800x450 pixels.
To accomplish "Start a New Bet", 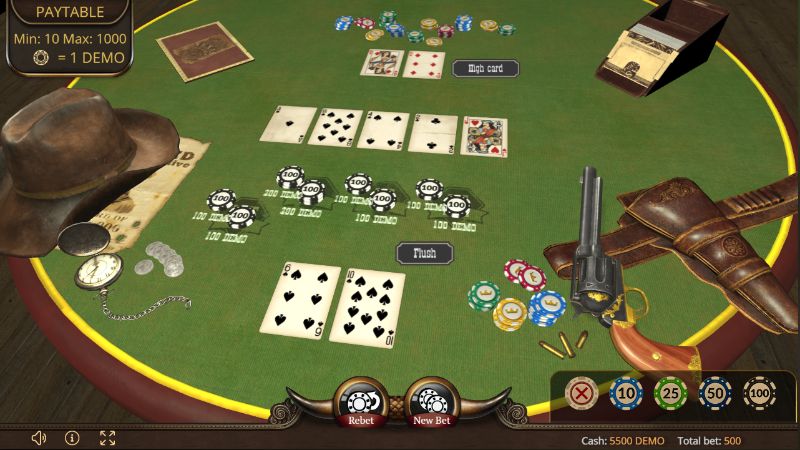I will [431, 404].
